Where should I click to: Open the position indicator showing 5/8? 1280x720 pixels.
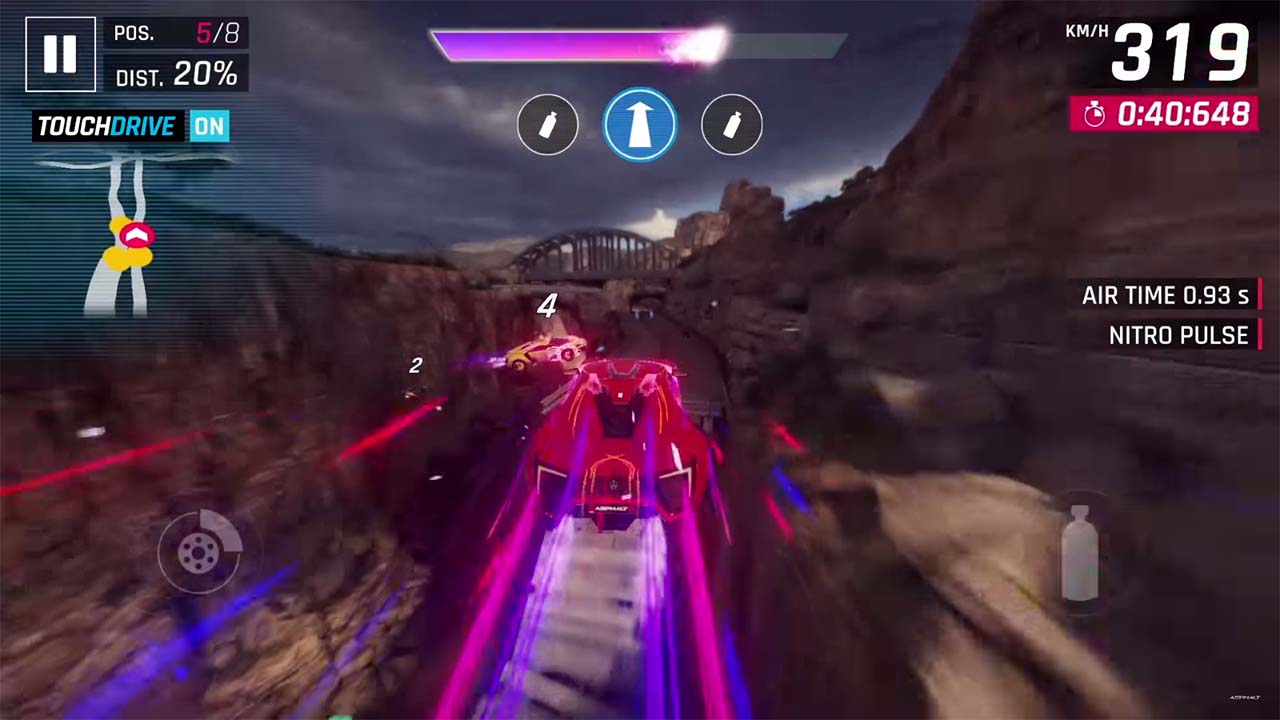point(177,33)
